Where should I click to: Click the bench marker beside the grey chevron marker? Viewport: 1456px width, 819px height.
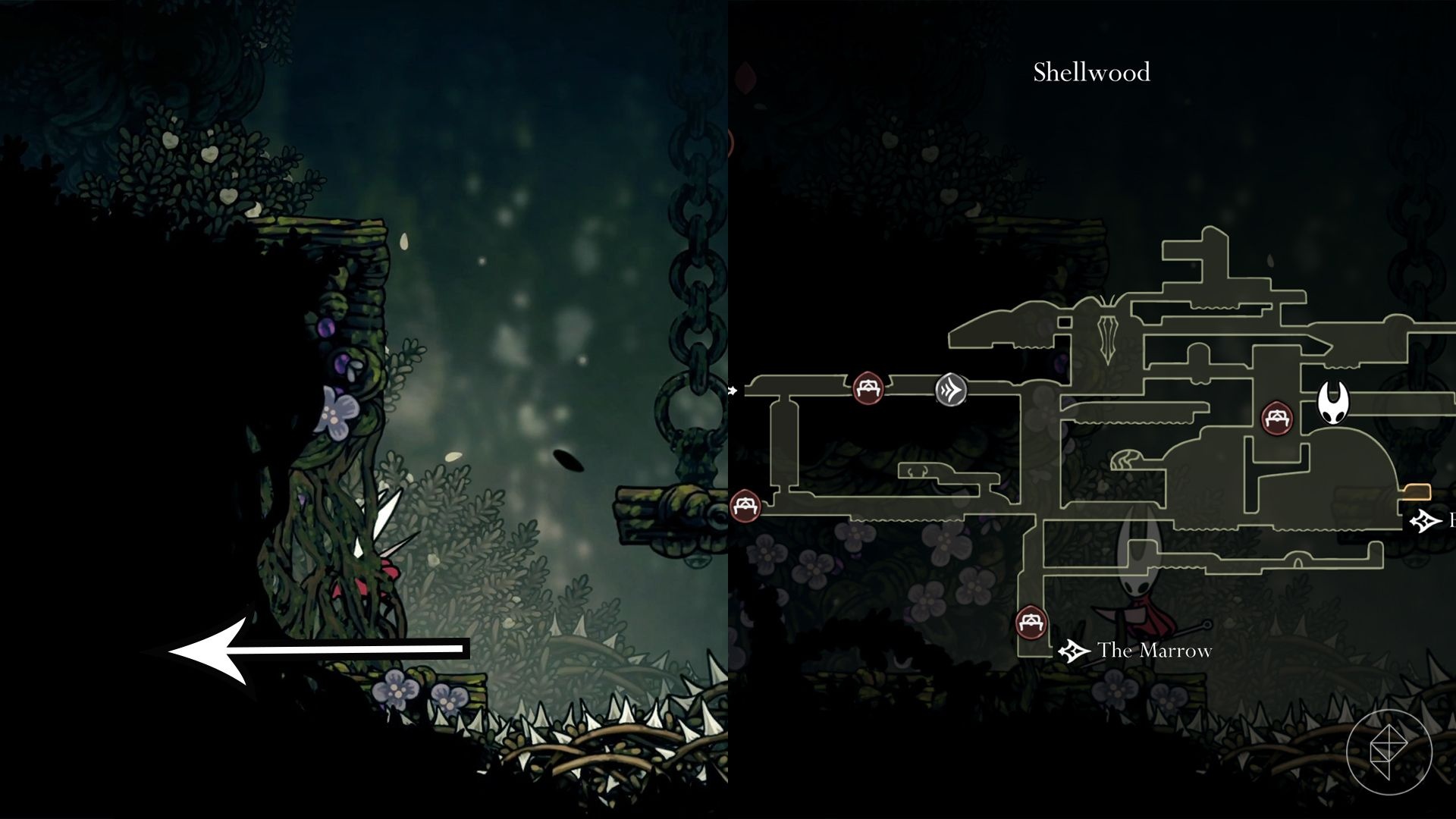point(868,388)
